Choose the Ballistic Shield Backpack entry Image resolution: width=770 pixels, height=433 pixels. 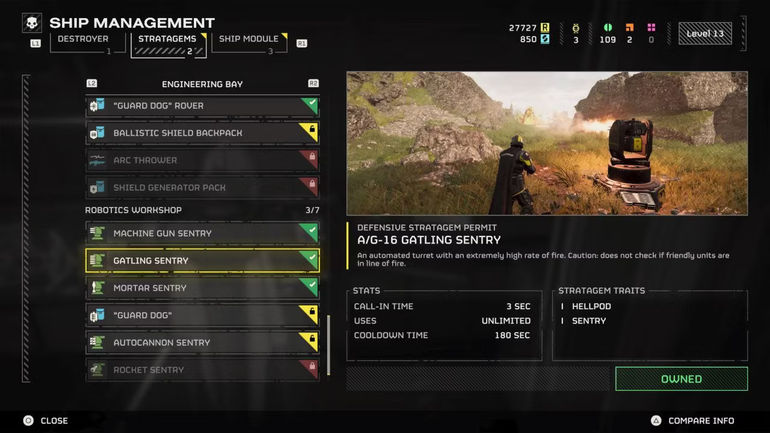[x=202, y=133]
